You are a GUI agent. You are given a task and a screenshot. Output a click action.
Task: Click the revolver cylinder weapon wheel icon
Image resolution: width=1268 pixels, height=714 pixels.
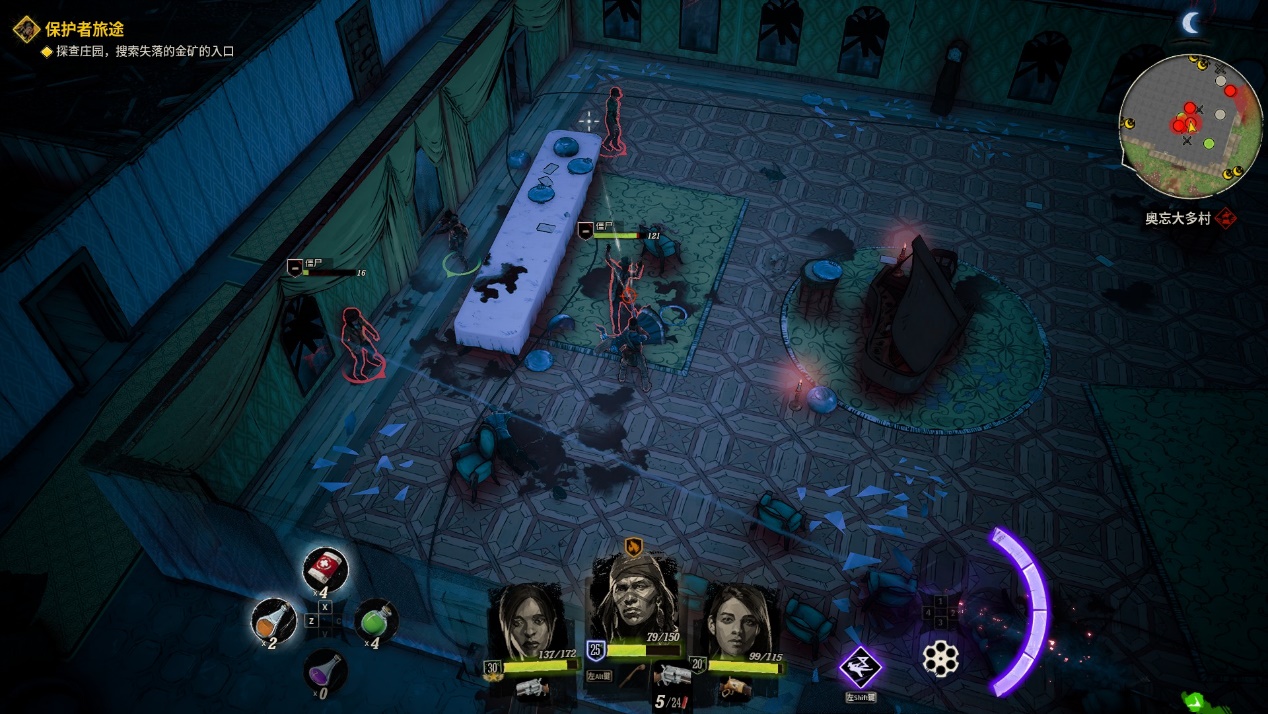click(x=940, y=658)
